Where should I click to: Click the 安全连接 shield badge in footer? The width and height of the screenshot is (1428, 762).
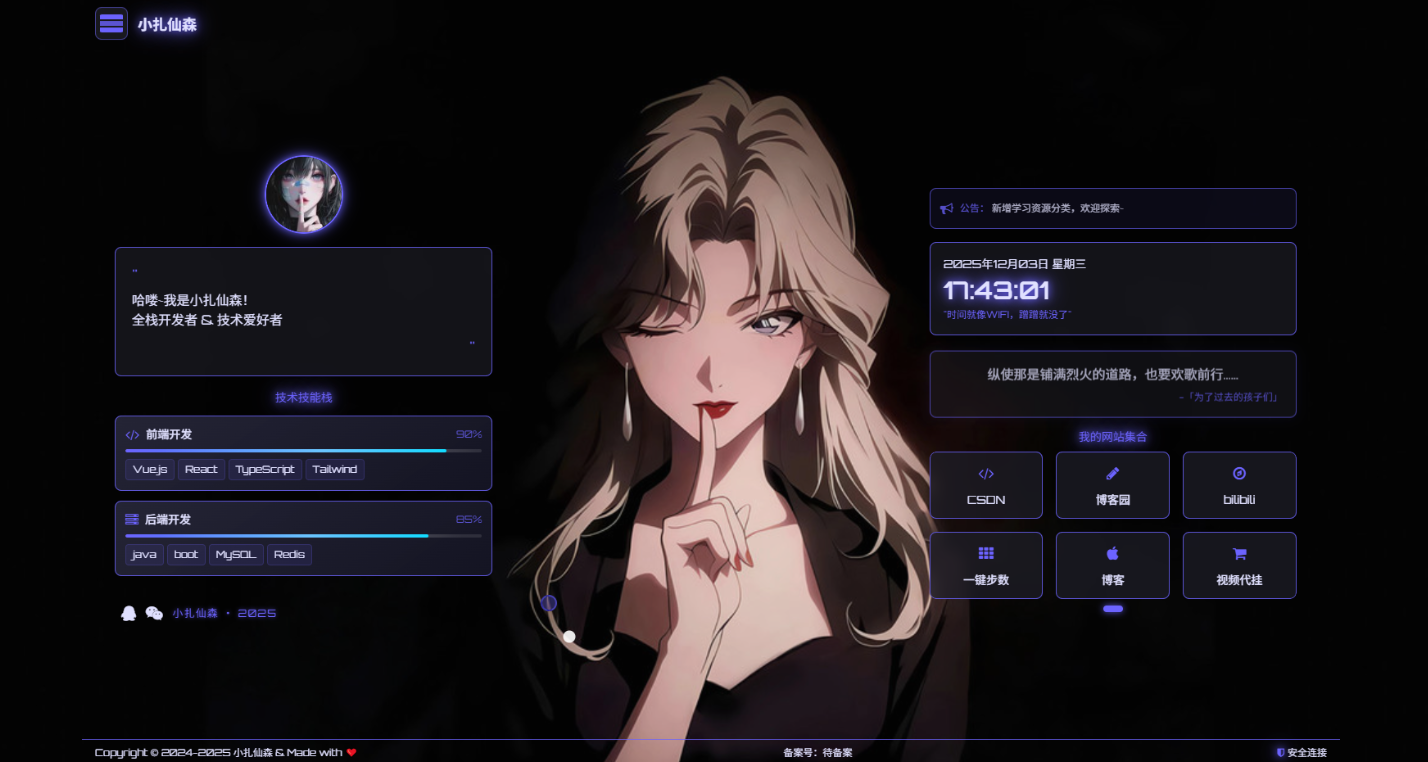point(1301,752)
